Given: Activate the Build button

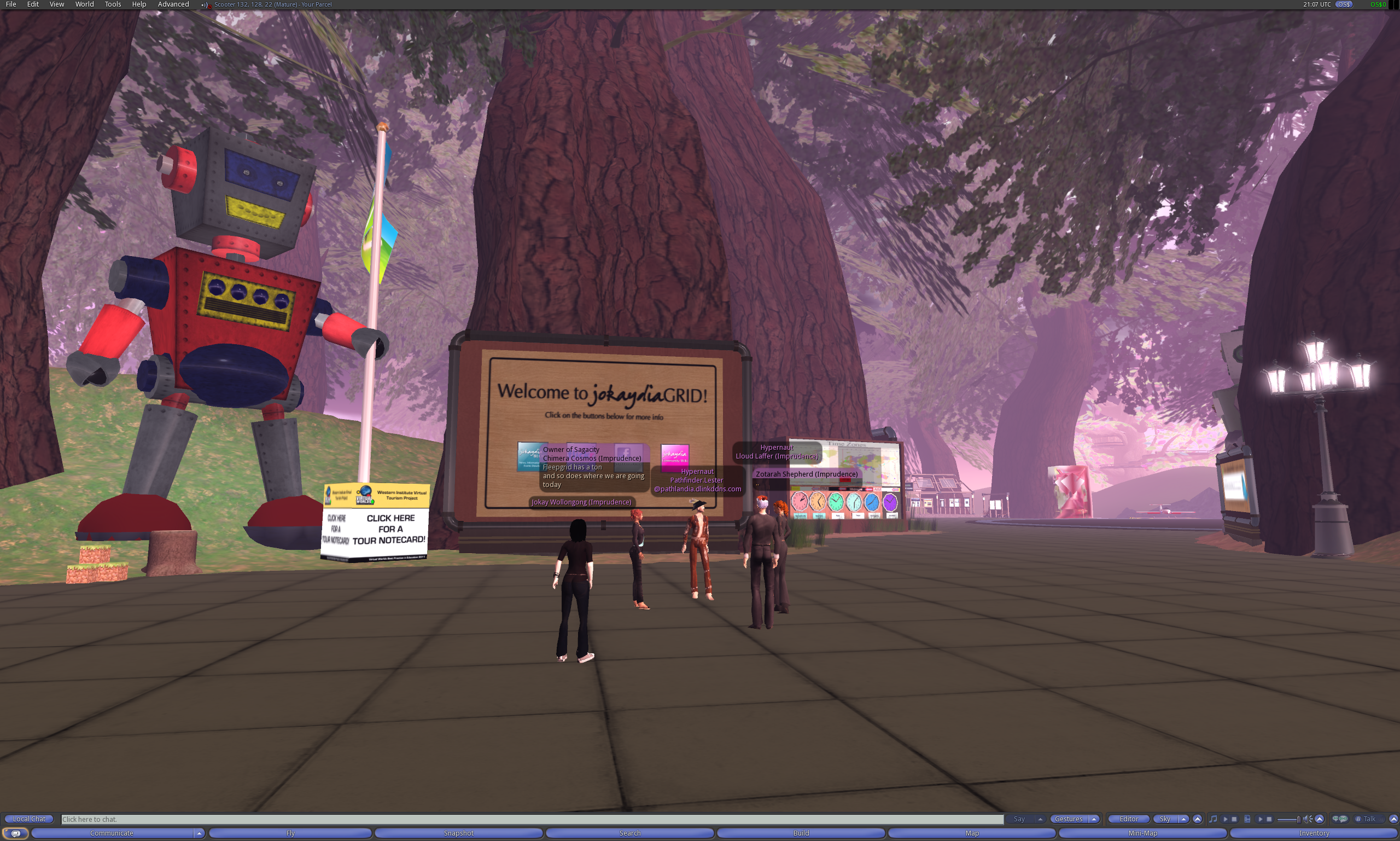Looking at the screenshot, I should pyautogui.click(x=801, y=833).
